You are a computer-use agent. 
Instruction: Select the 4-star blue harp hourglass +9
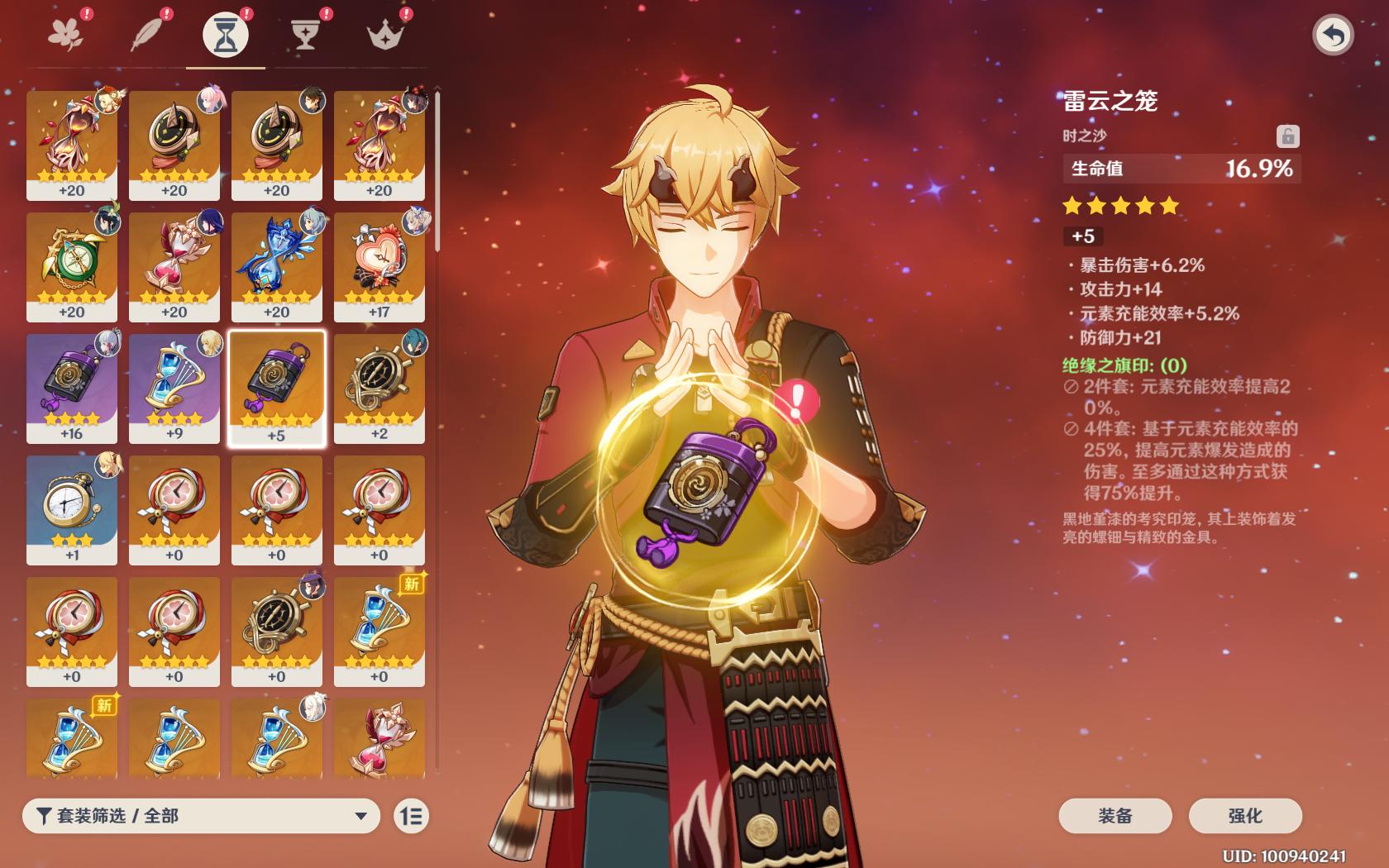[x=174, y=388]
